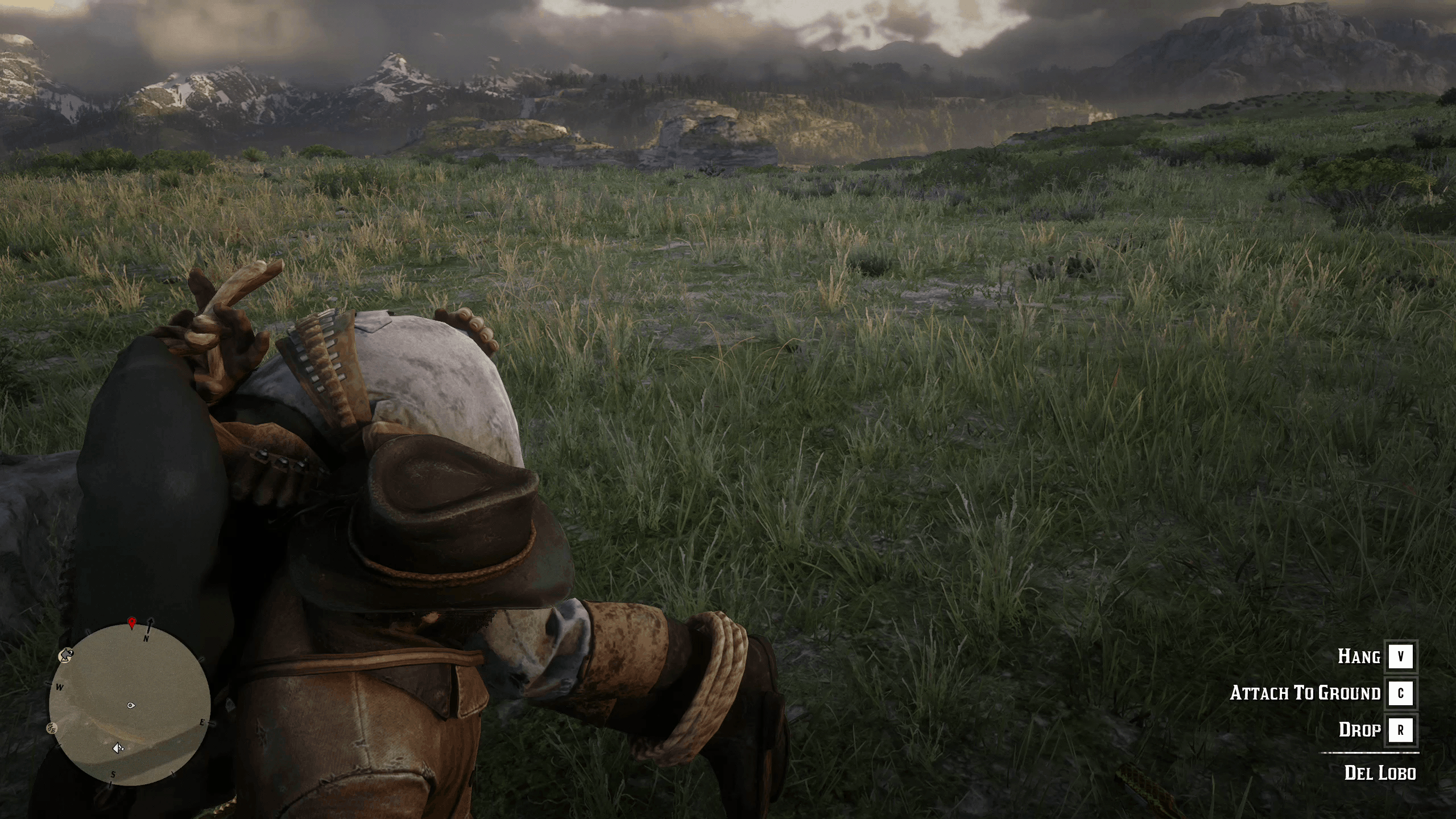Screen dimensions: 1456x819
Task: Select the red waypoint pin on the minimap
Action: point(132,623)
